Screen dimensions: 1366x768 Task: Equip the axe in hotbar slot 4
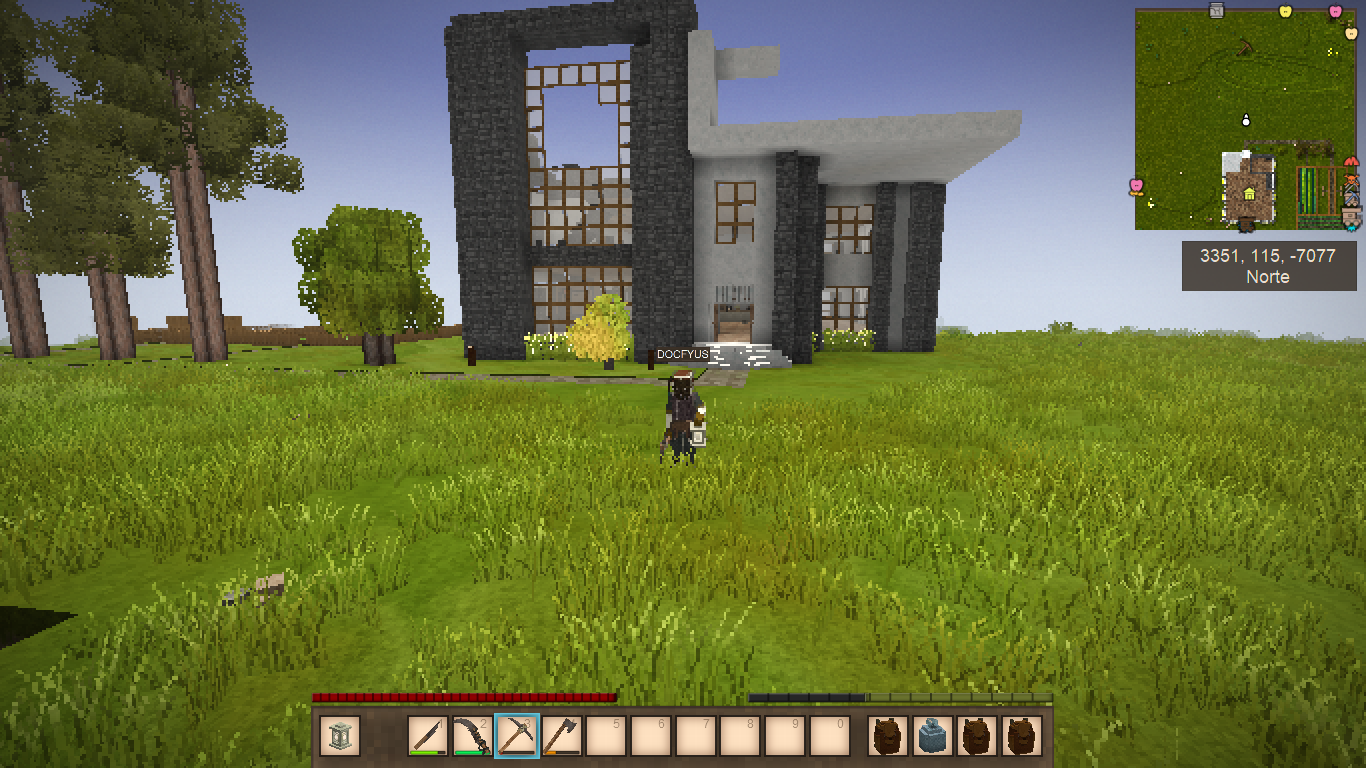(561, 736)
